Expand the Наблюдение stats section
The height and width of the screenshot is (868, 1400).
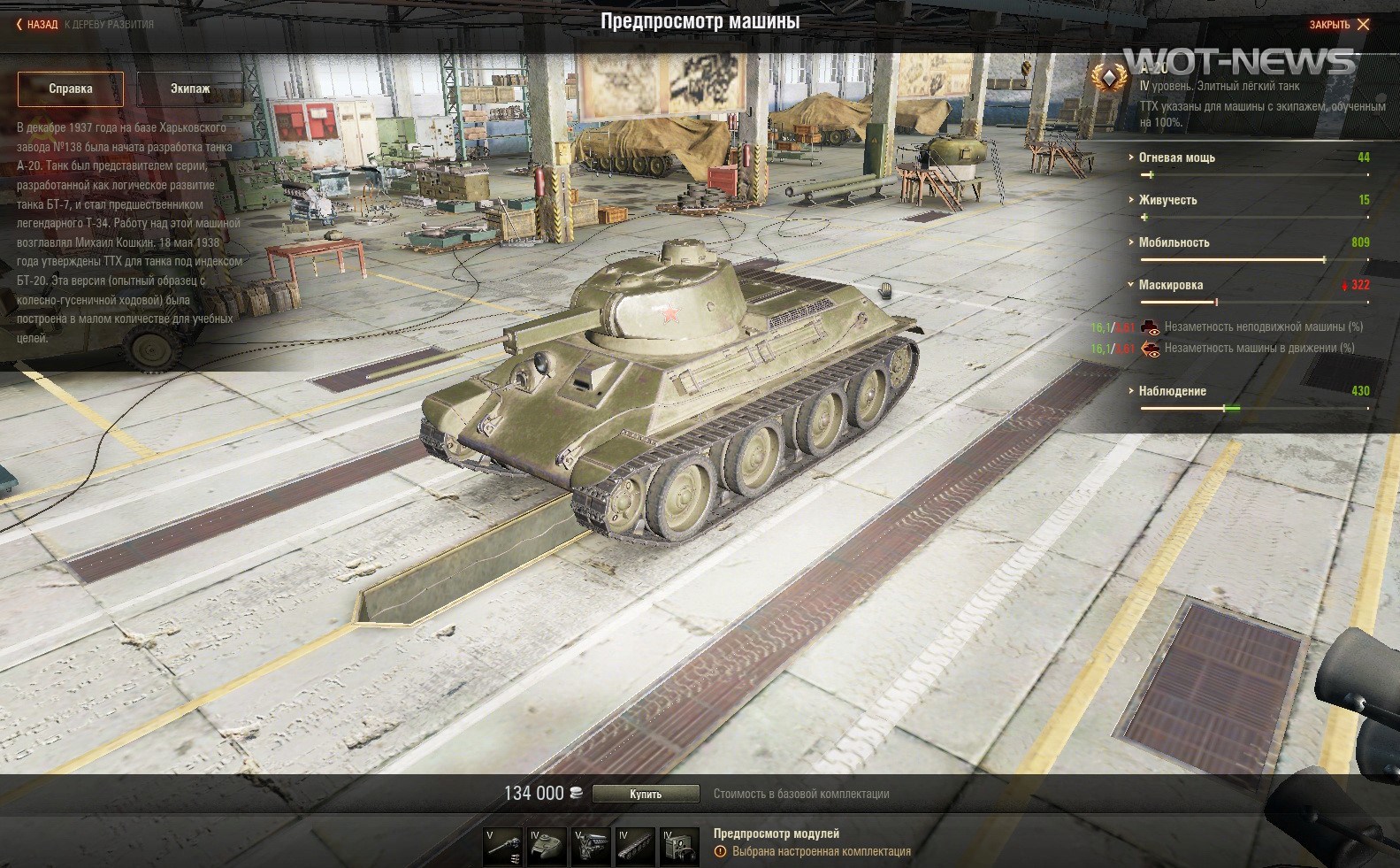1172,391
